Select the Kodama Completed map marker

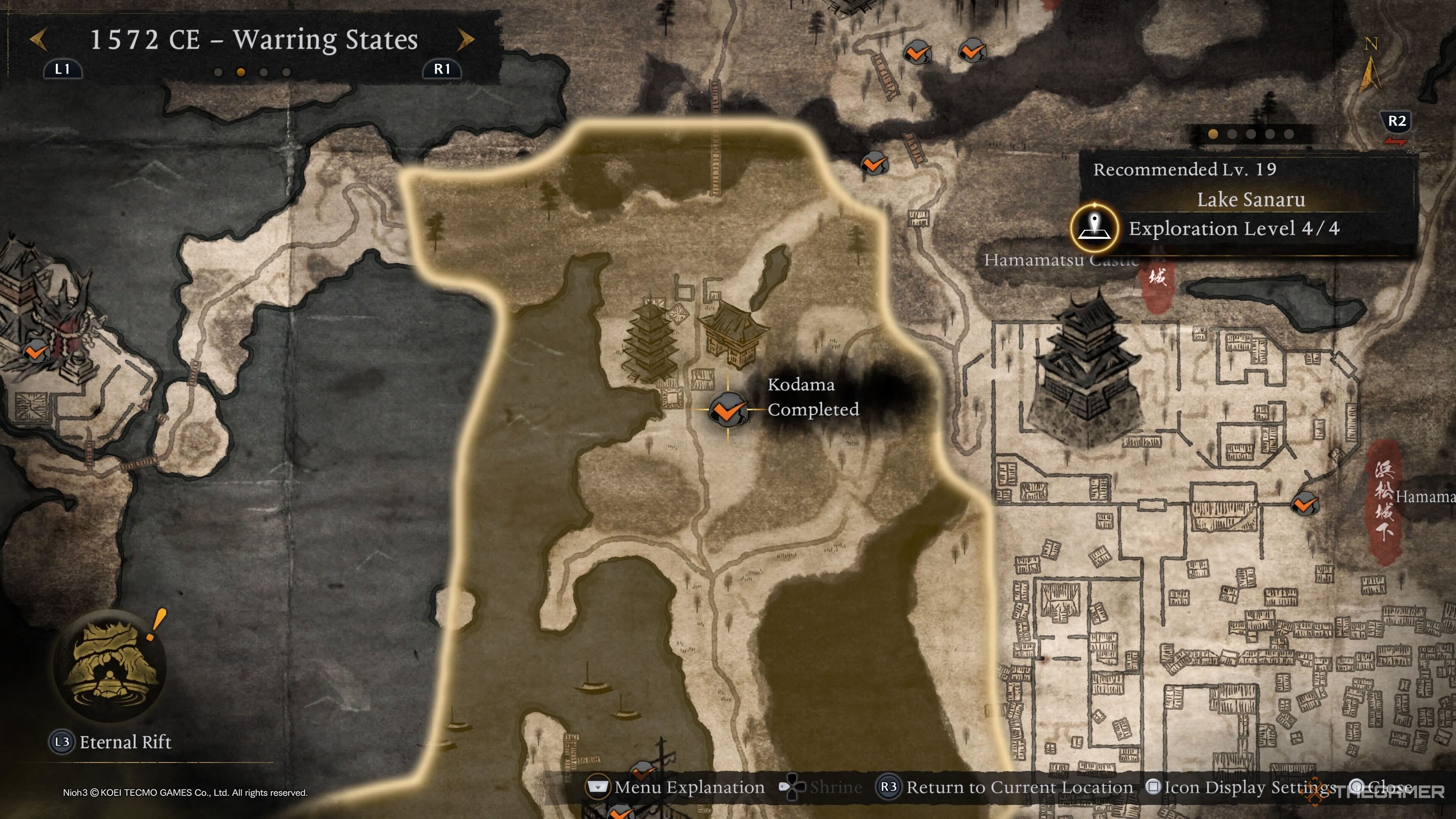728,409
